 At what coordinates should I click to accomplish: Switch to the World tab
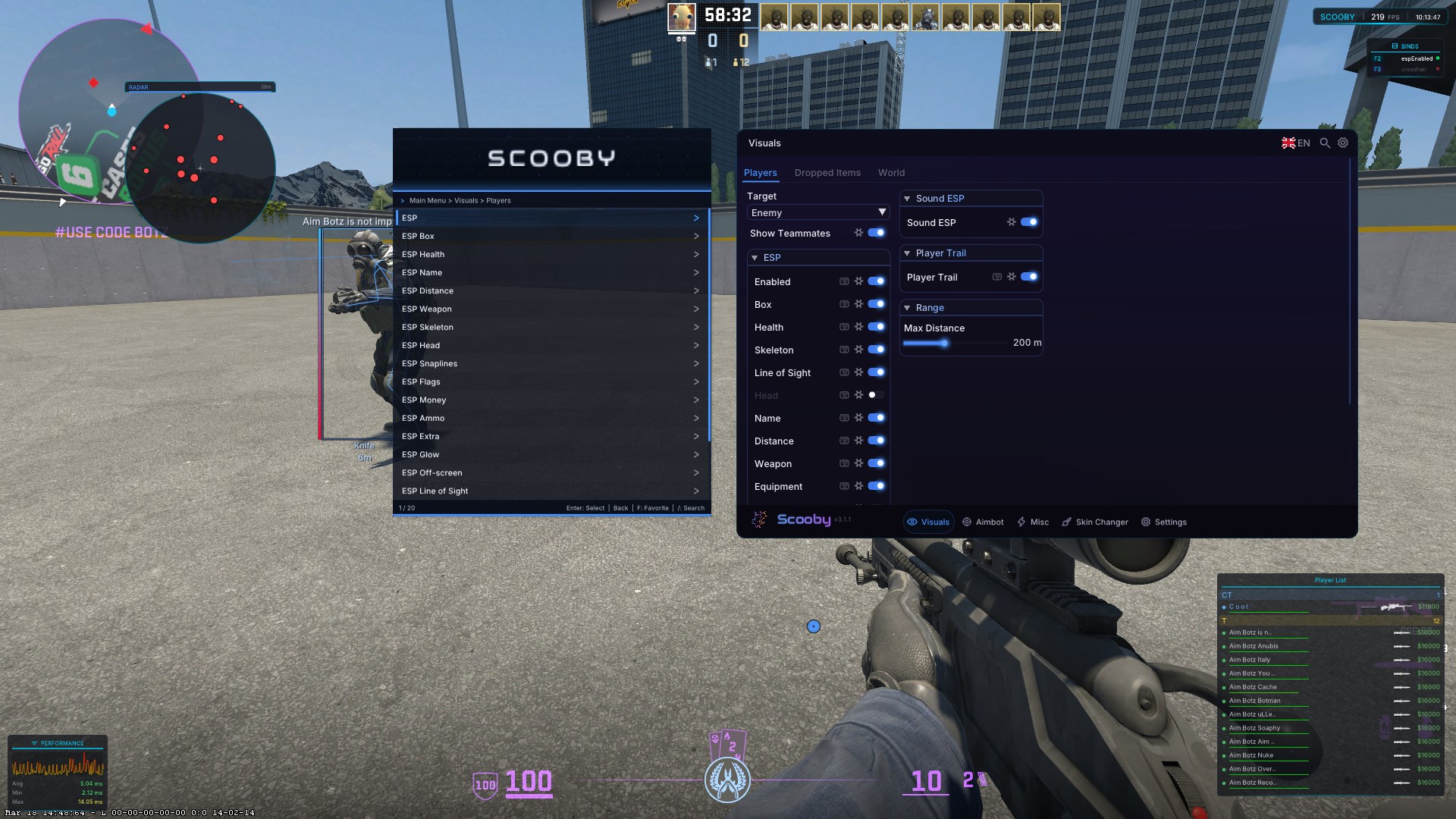coord(891,172)
